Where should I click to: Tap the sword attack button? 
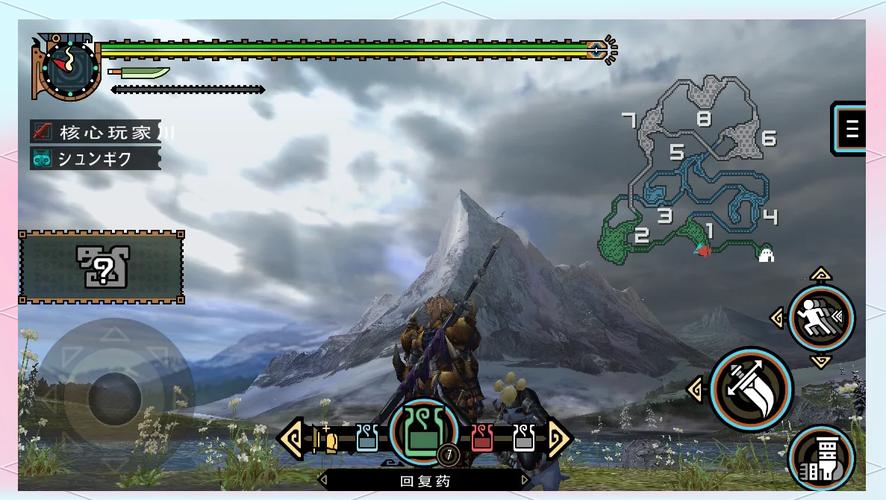[x=751, y=388]
